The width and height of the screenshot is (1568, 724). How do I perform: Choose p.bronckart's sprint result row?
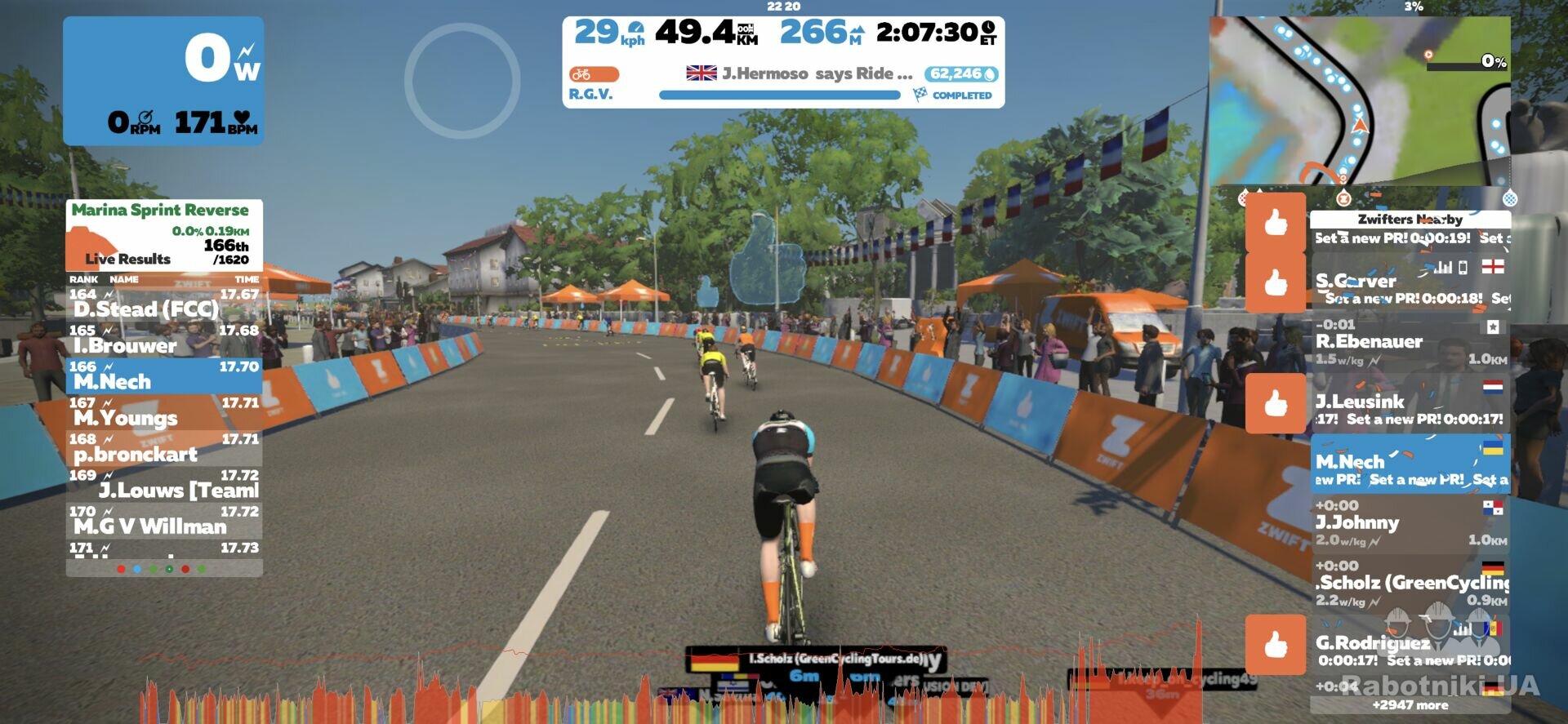[x=164, y=449]
